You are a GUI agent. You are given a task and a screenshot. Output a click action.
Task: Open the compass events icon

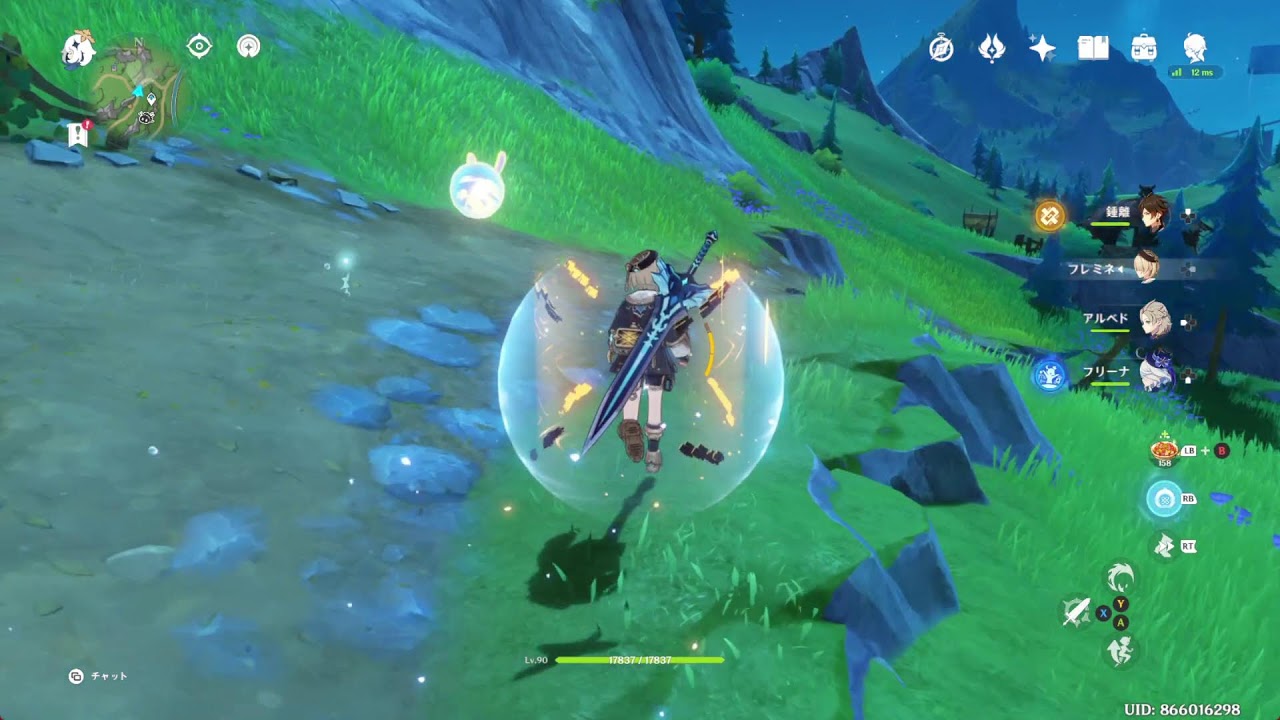click(x=941, y=48)
